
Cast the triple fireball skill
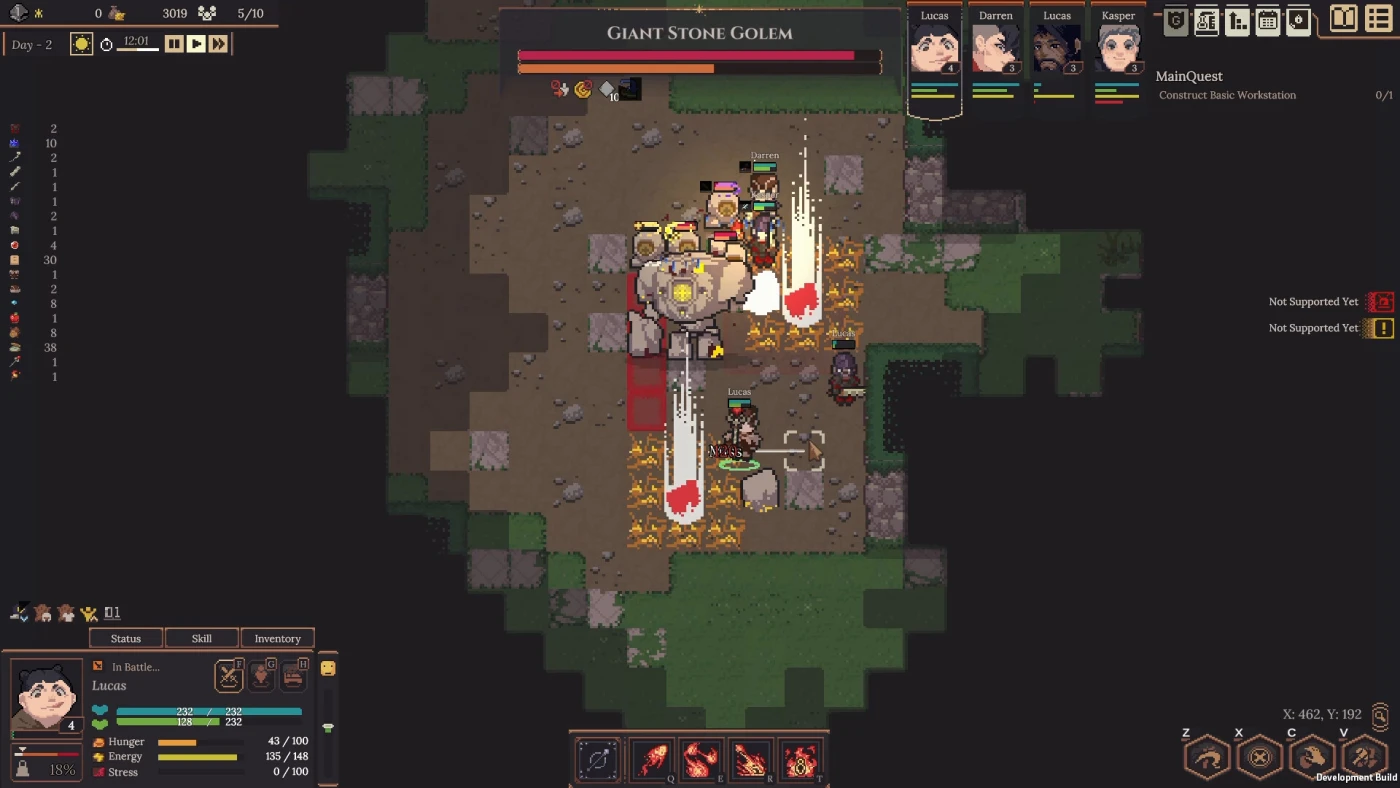pos(702,760)
